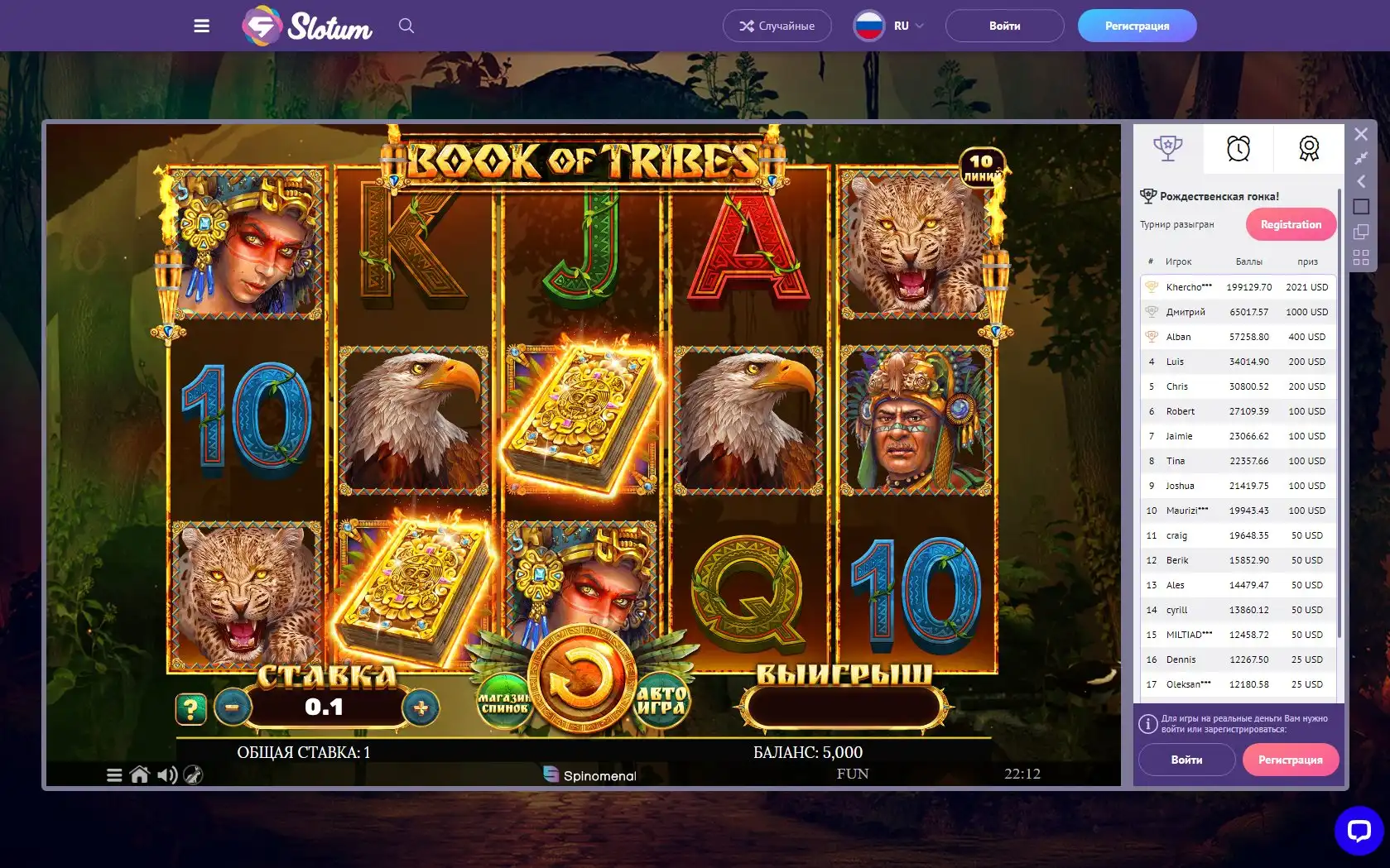Open the live chat bubble

(1359, 830)
